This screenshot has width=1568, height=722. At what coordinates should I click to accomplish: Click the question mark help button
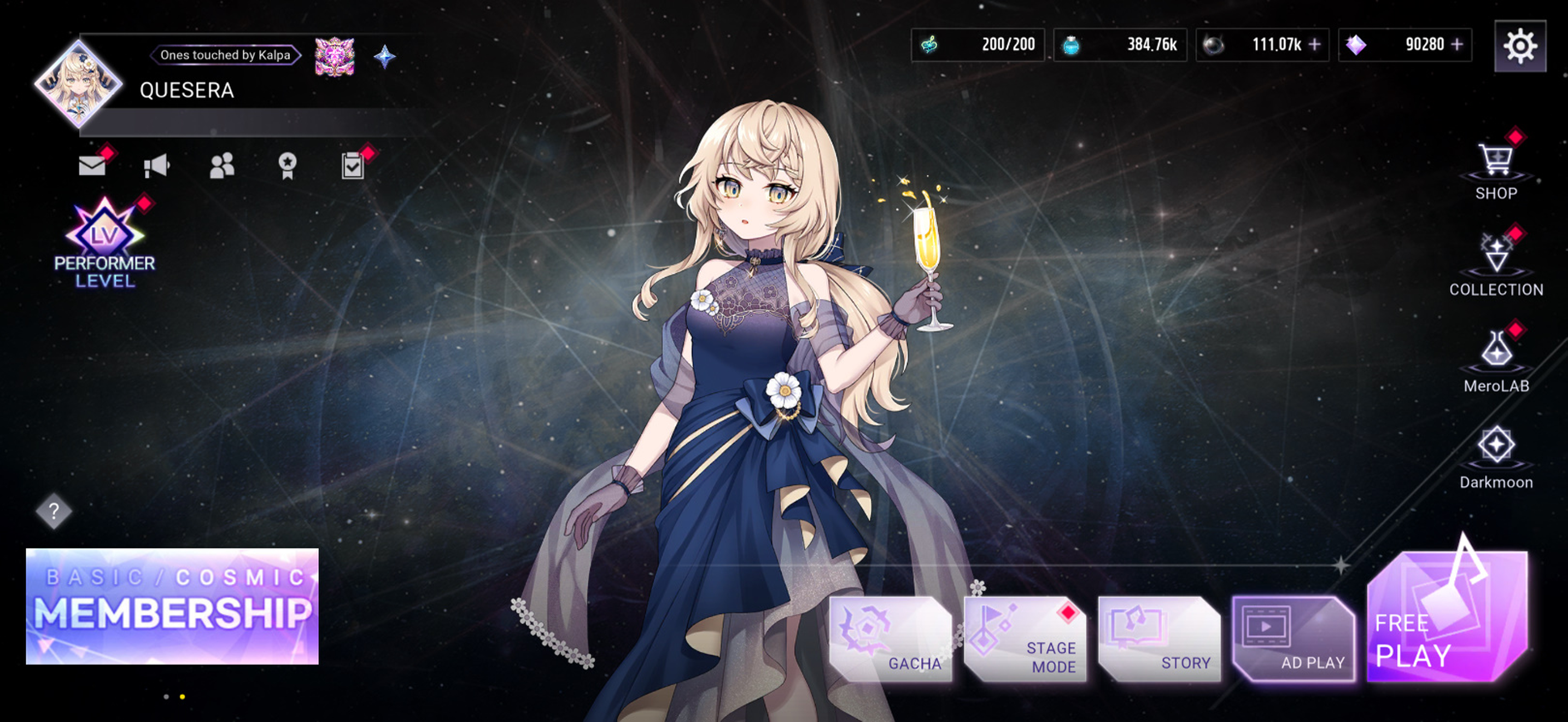(54, 511)
